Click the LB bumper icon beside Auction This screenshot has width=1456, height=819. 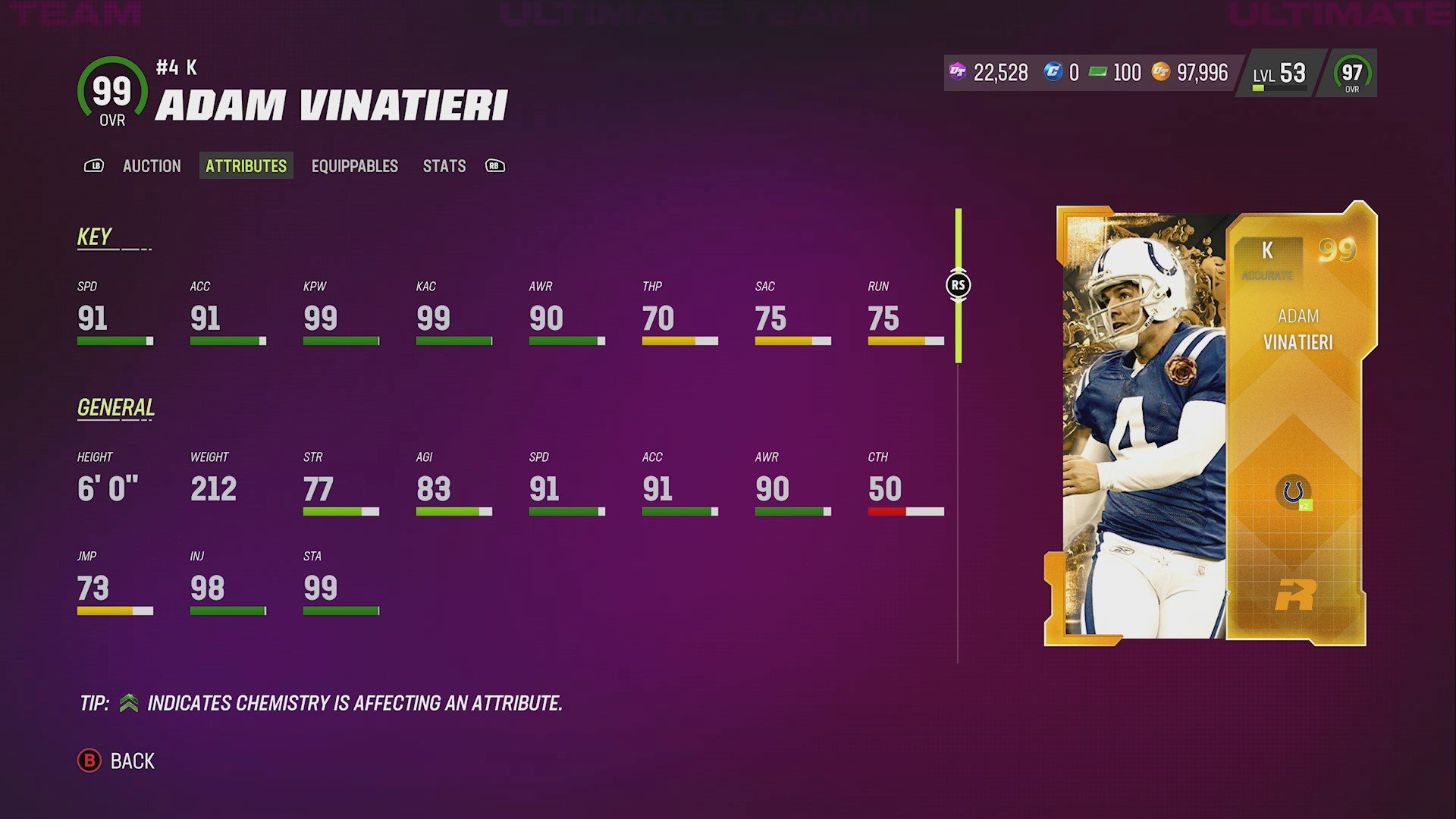pos(94,166)
